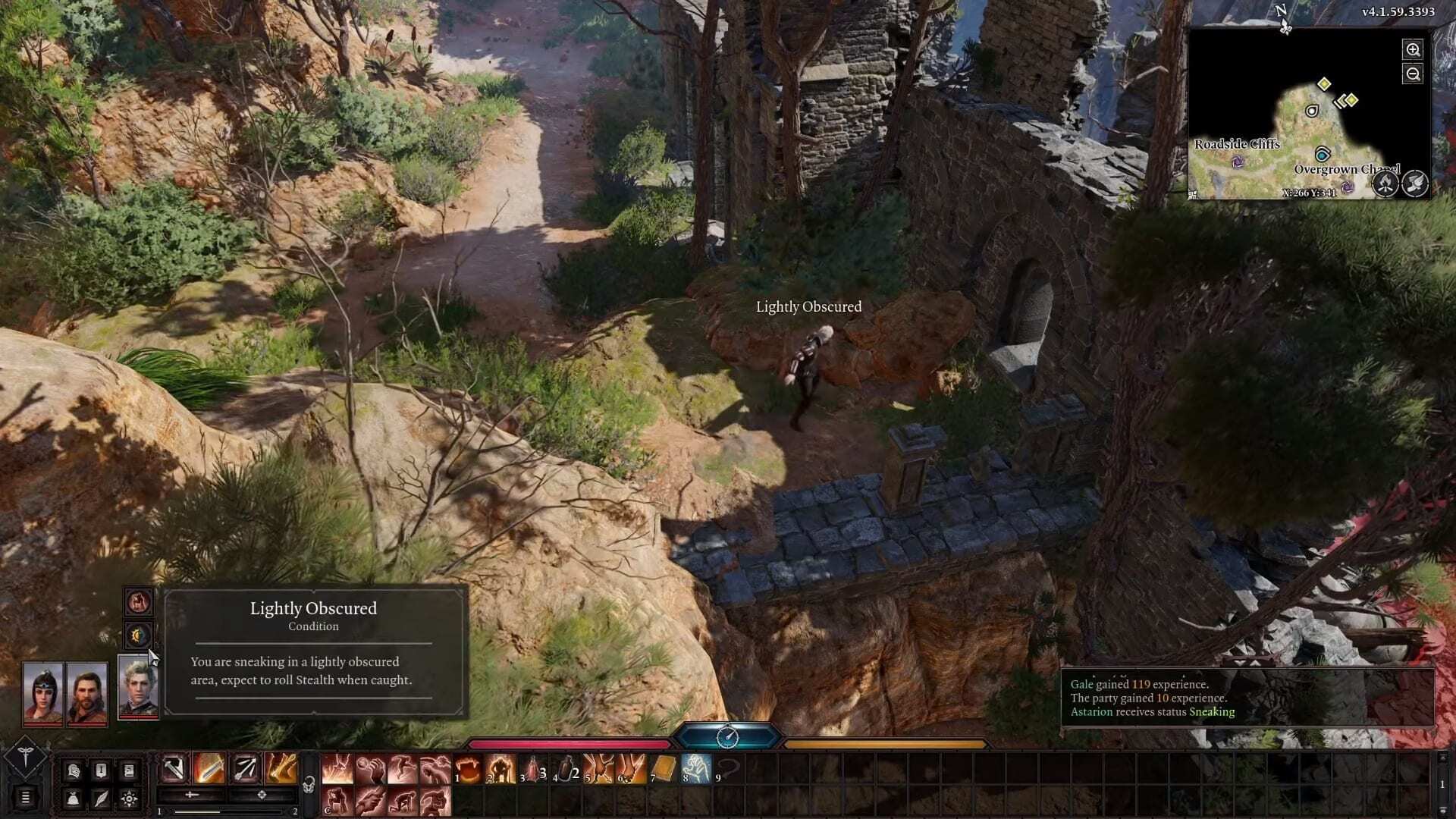Choose the triple arrows ranged attack
The height and width of the screenshot is (819, 1456).
click(x=246, y=769)
